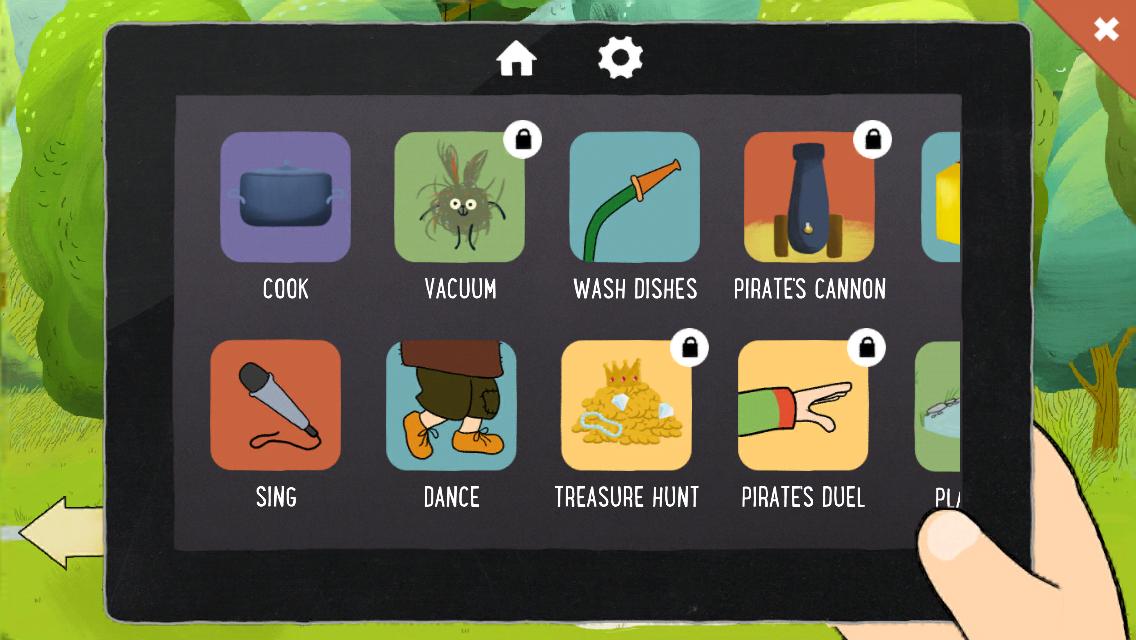
Task: Open the Cook activity tile
Action: point(285,197)
